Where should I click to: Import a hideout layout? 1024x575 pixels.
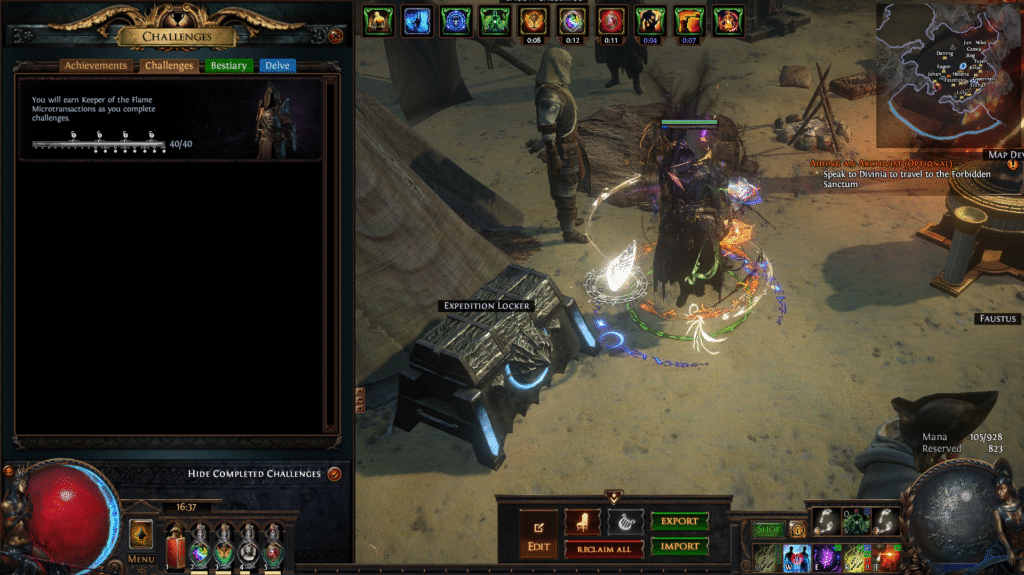click(x=680, y=546)
